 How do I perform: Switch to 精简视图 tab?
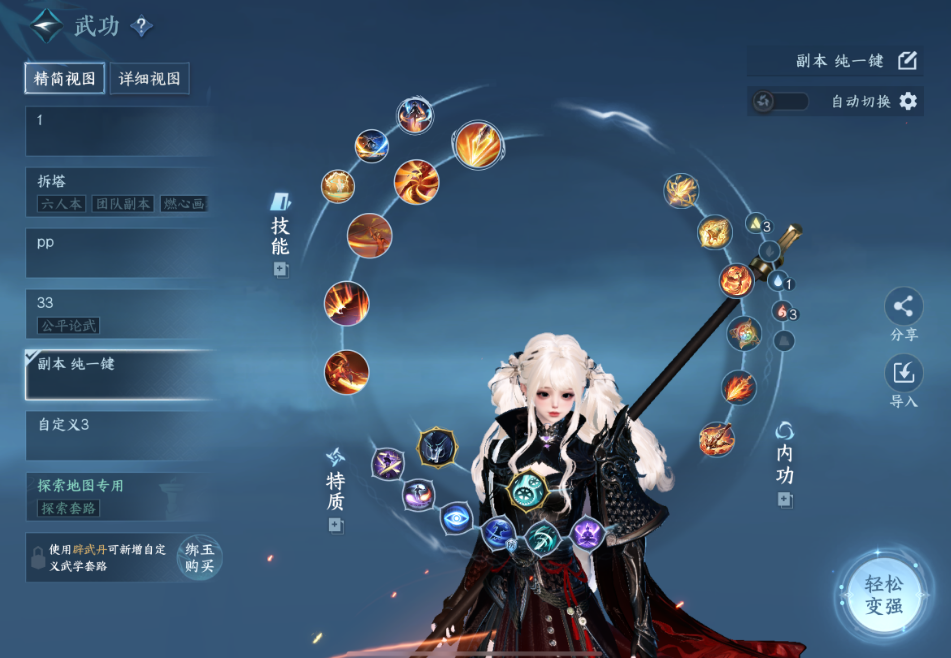pyautogui.click(x=65, y=79)
